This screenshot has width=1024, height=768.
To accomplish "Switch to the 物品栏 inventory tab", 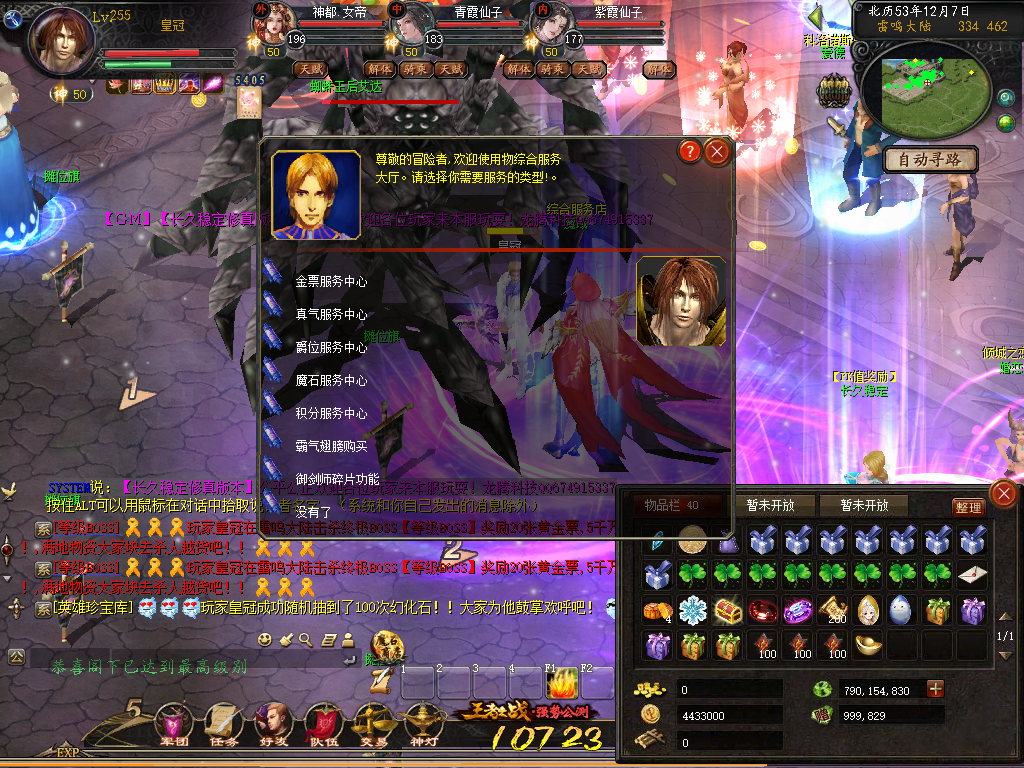I will point(671,506).
